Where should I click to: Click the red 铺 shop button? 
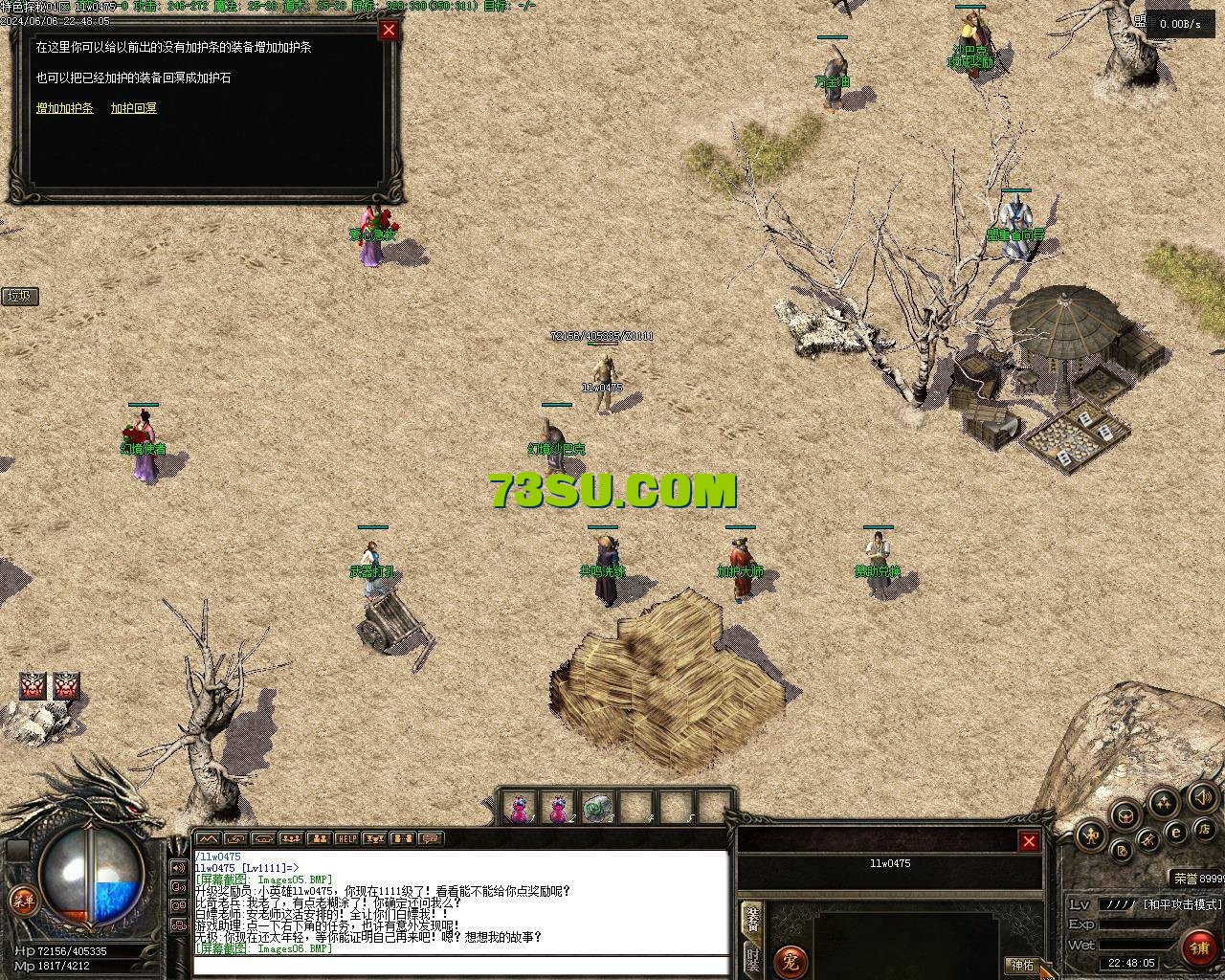pyautogui.click(x=1199, y=947)
